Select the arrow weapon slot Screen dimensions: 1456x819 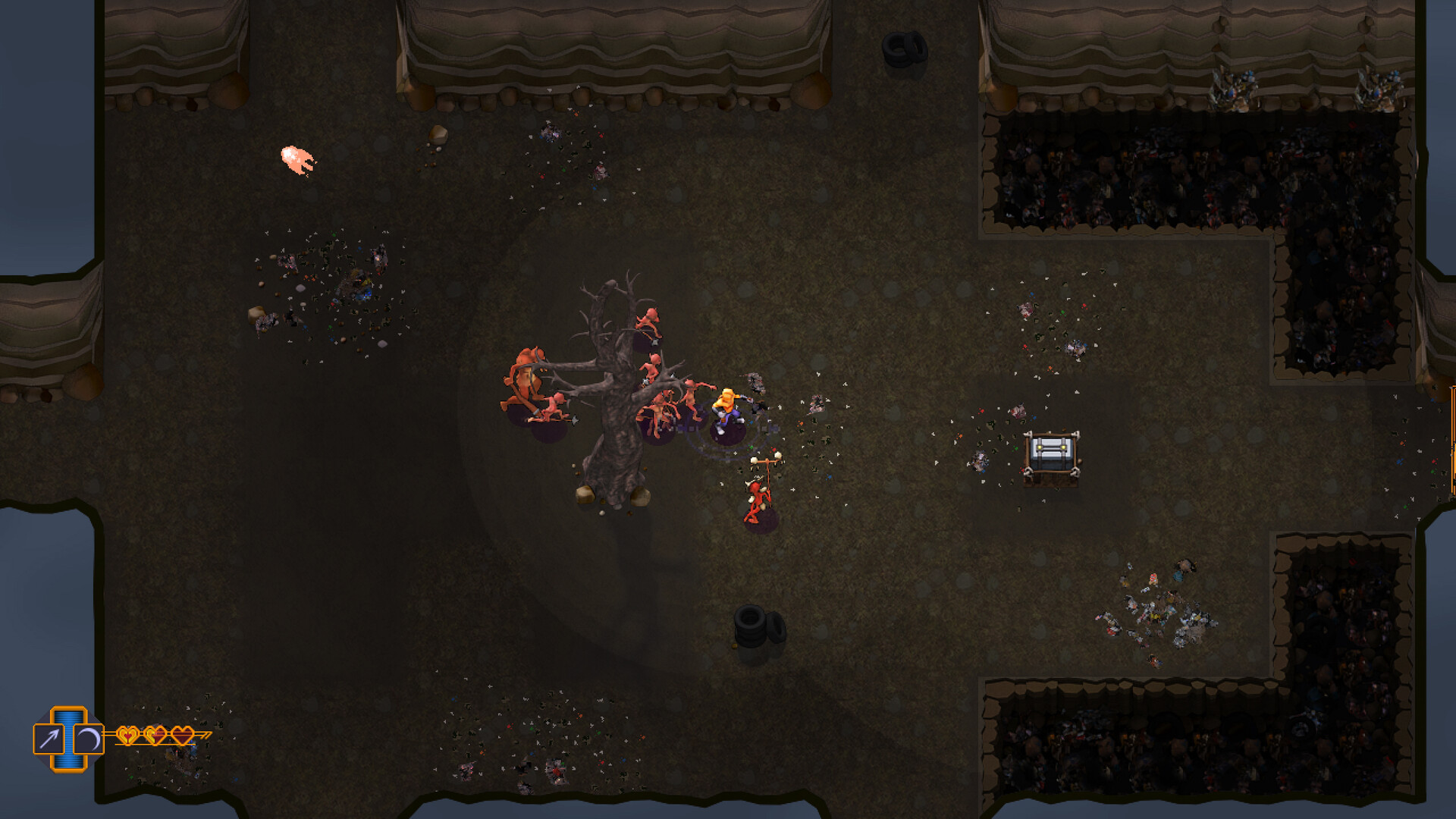(x=49, y=739)
